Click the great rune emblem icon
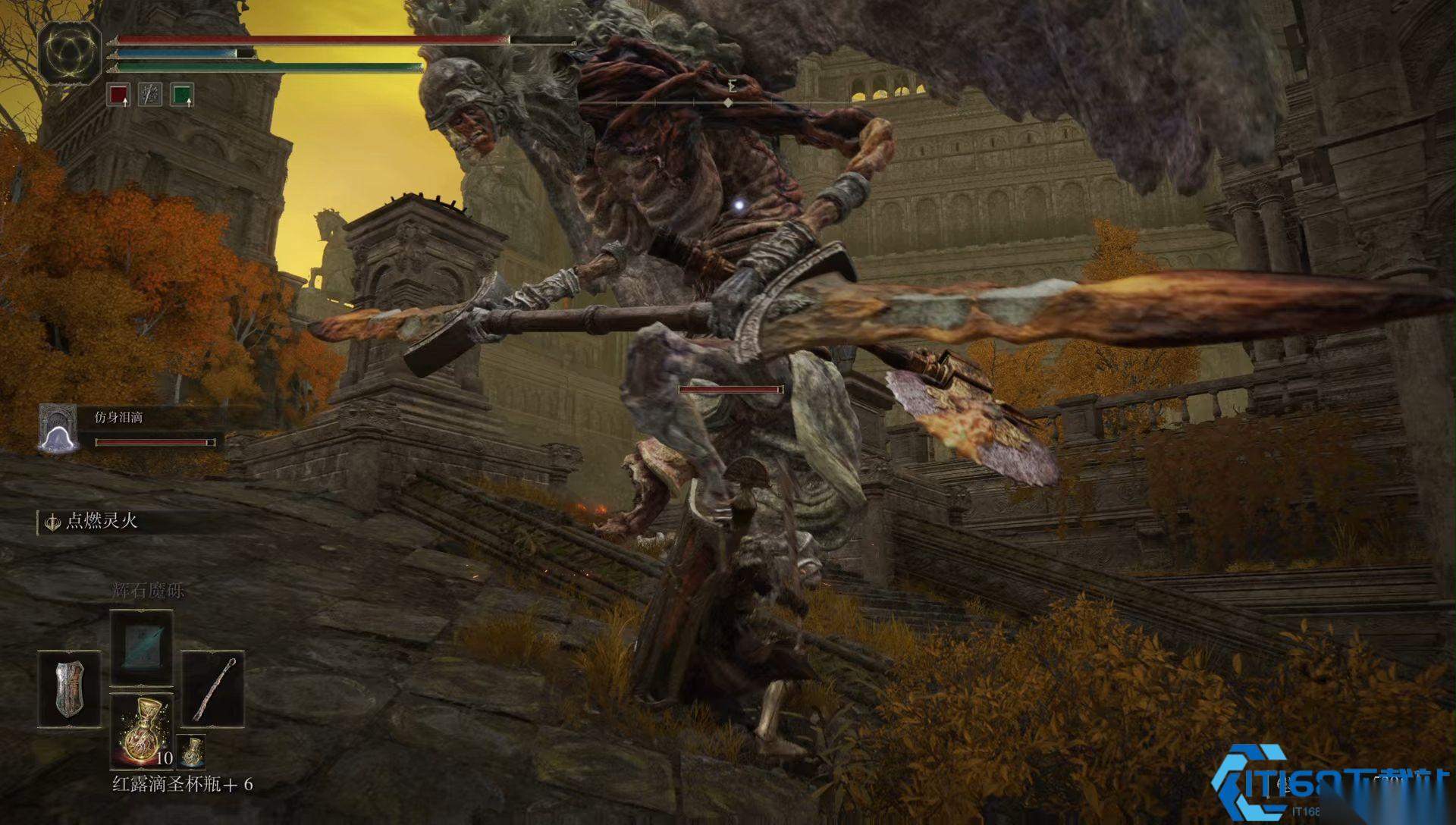This screenshot has width=1456, height=825. coord(70,52)
